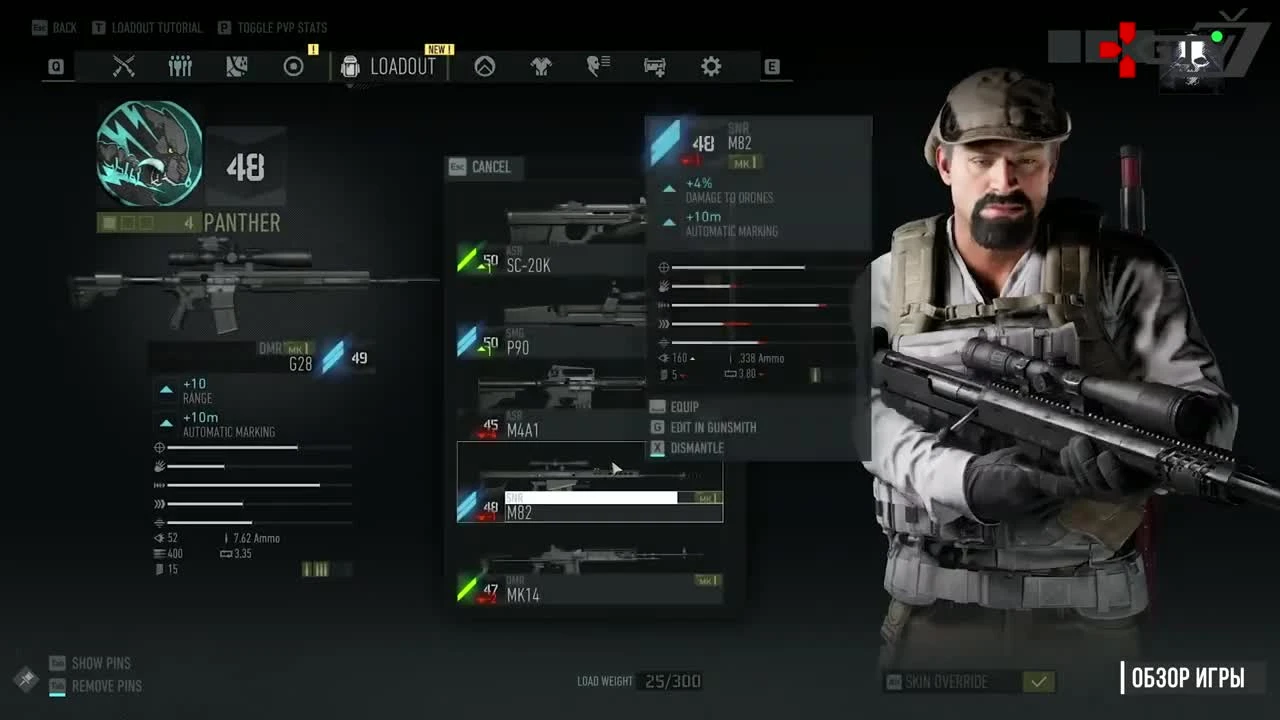
Task: Select the clothing customization shirt icon
Action: (x=540, y=66)
